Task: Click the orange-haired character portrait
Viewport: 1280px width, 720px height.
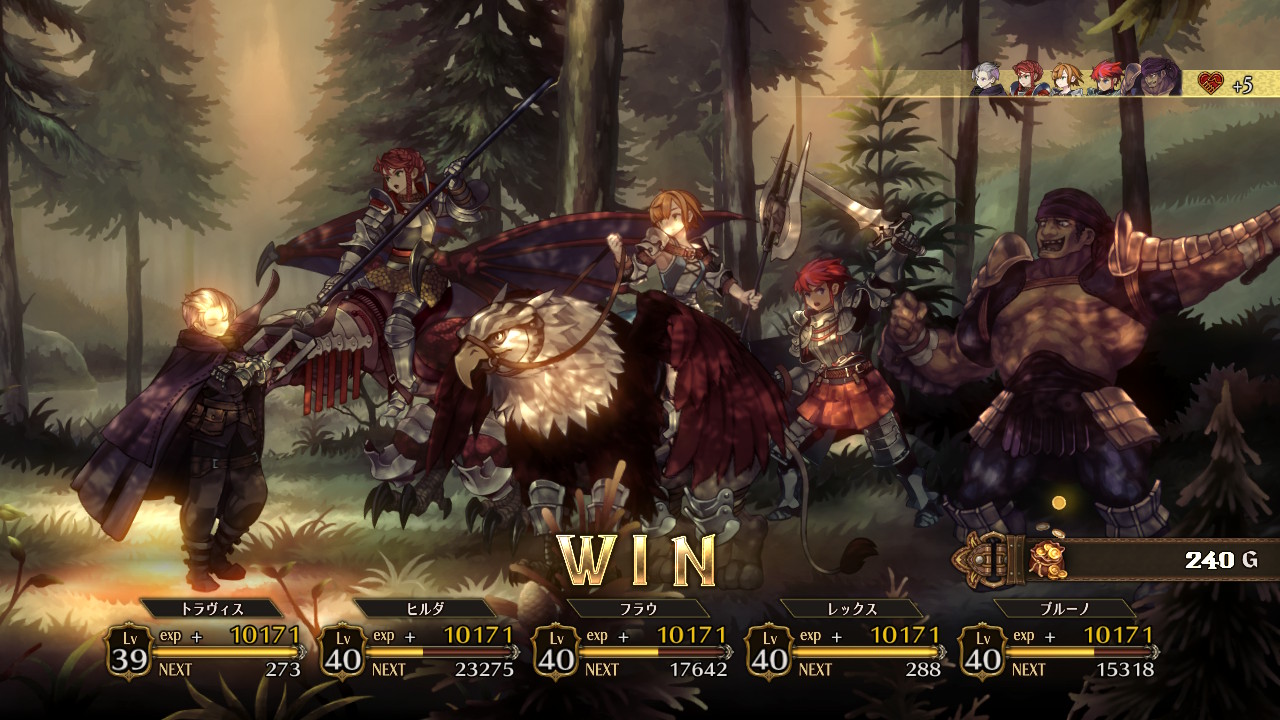Action: point(1066,79)
